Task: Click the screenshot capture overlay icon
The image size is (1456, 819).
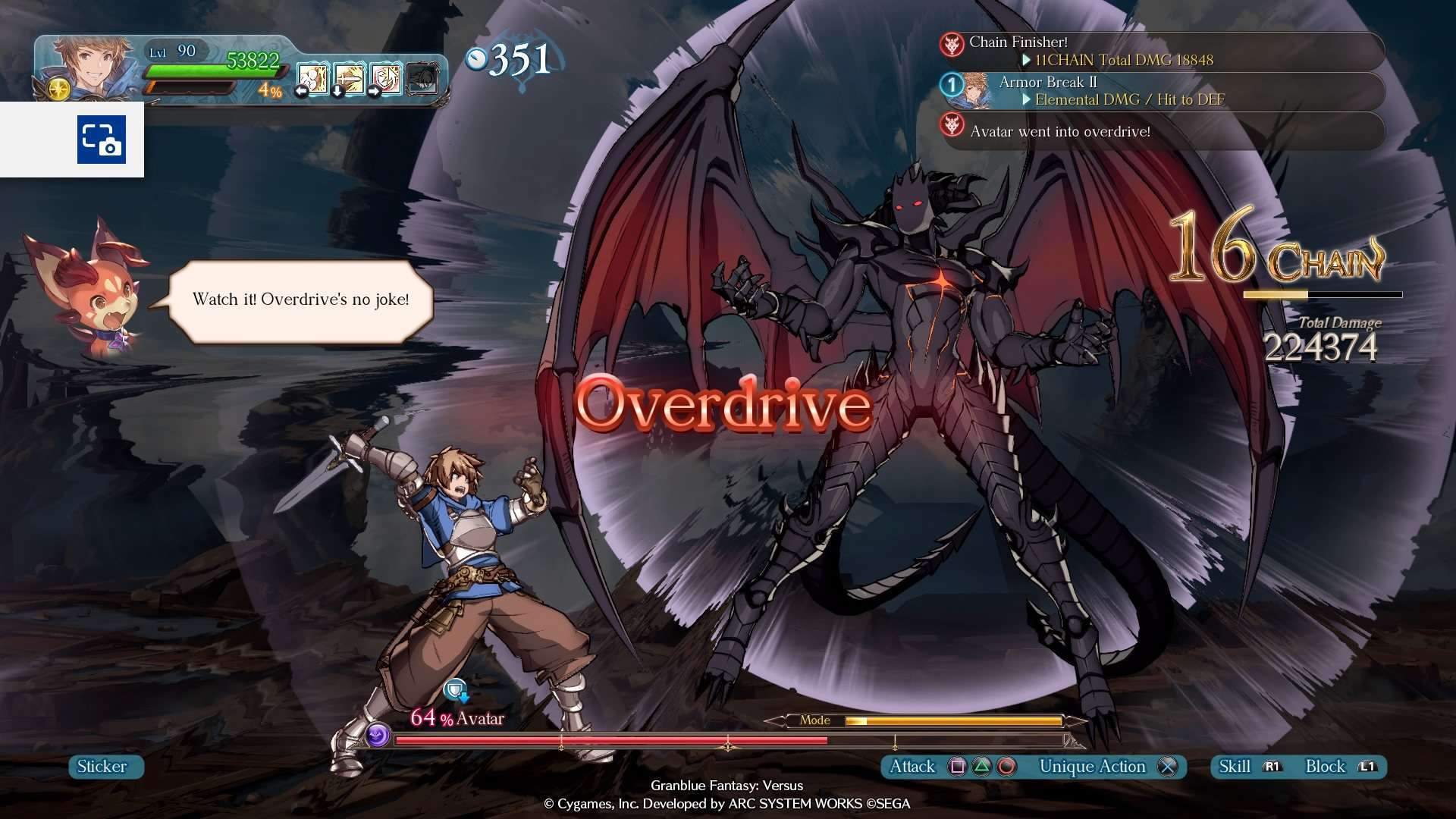Action: coord(101,140)
